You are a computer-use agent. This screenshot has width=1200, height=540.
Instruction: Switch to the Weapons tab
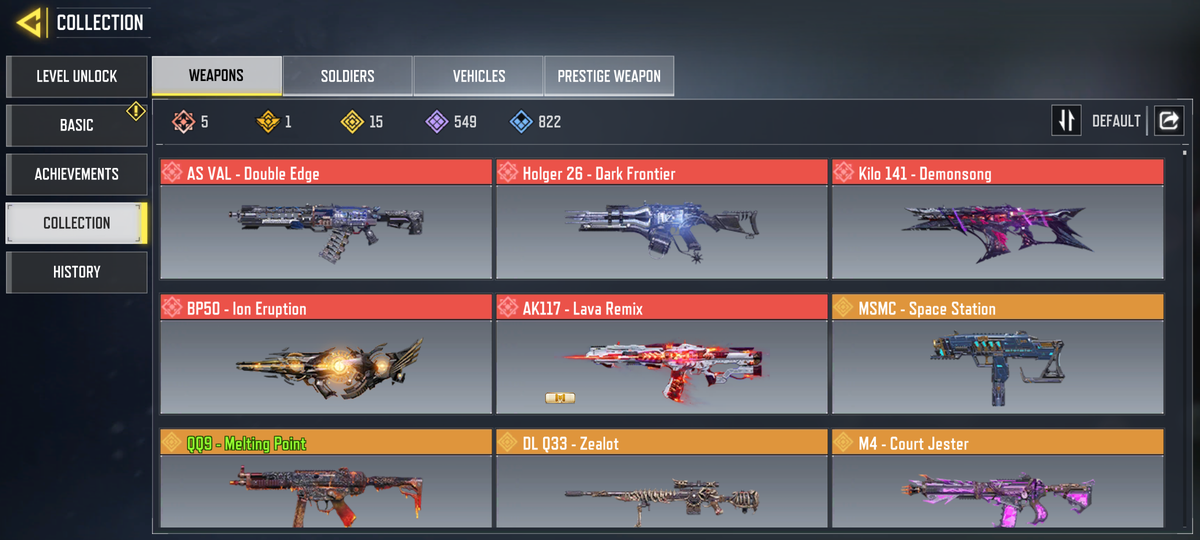coord(216,76)
